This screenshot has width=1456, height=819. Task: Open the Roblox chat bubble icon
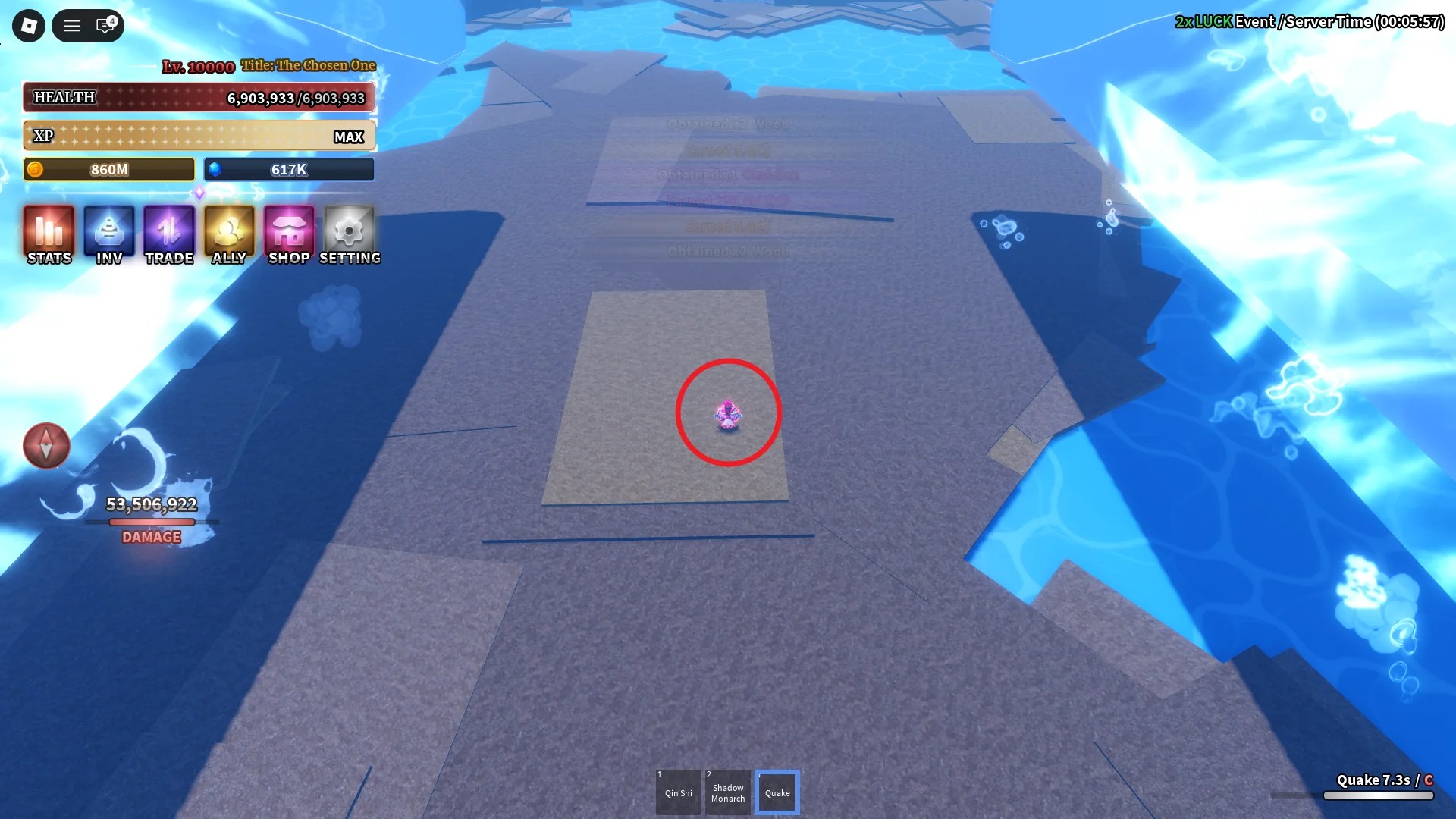105,25
